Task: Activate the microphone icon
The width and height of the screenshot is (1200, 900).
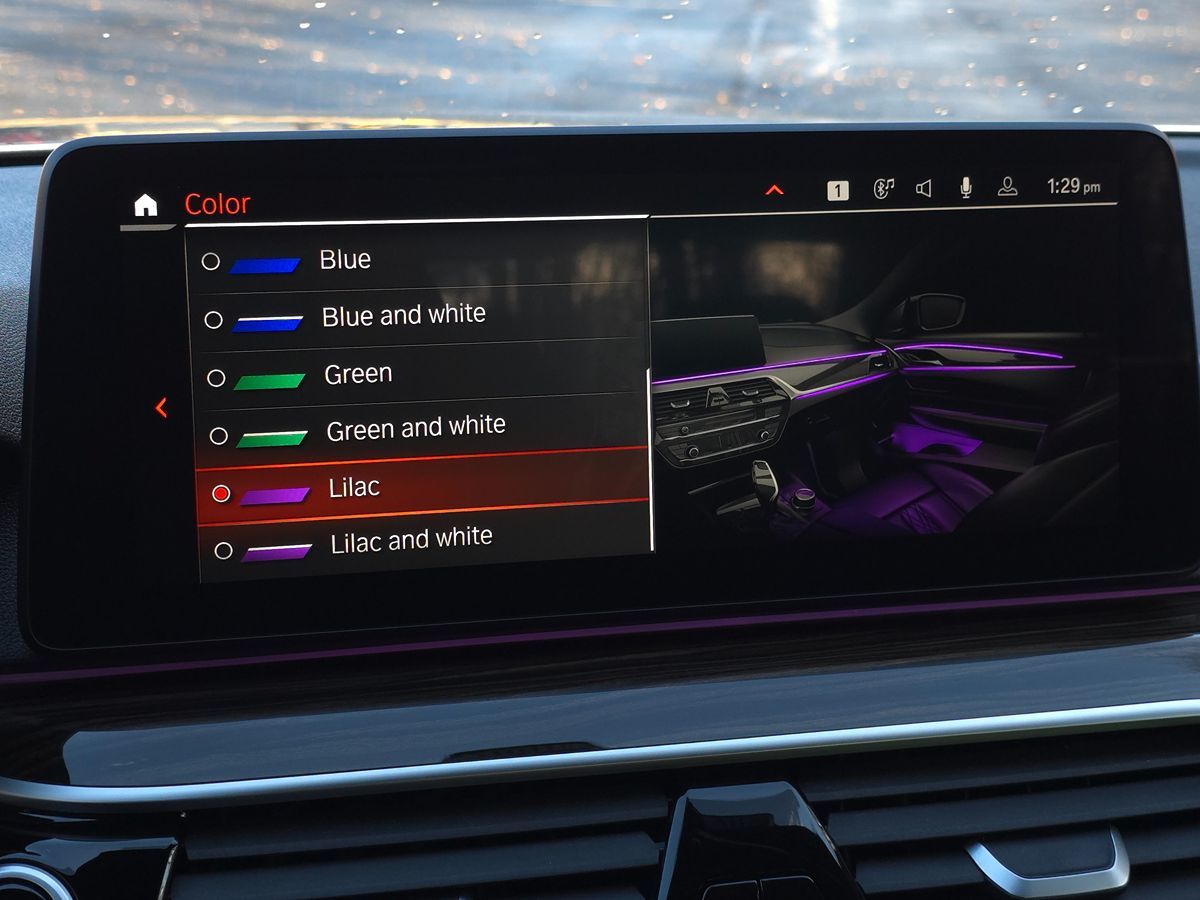Action: click(x=966, y=188)
